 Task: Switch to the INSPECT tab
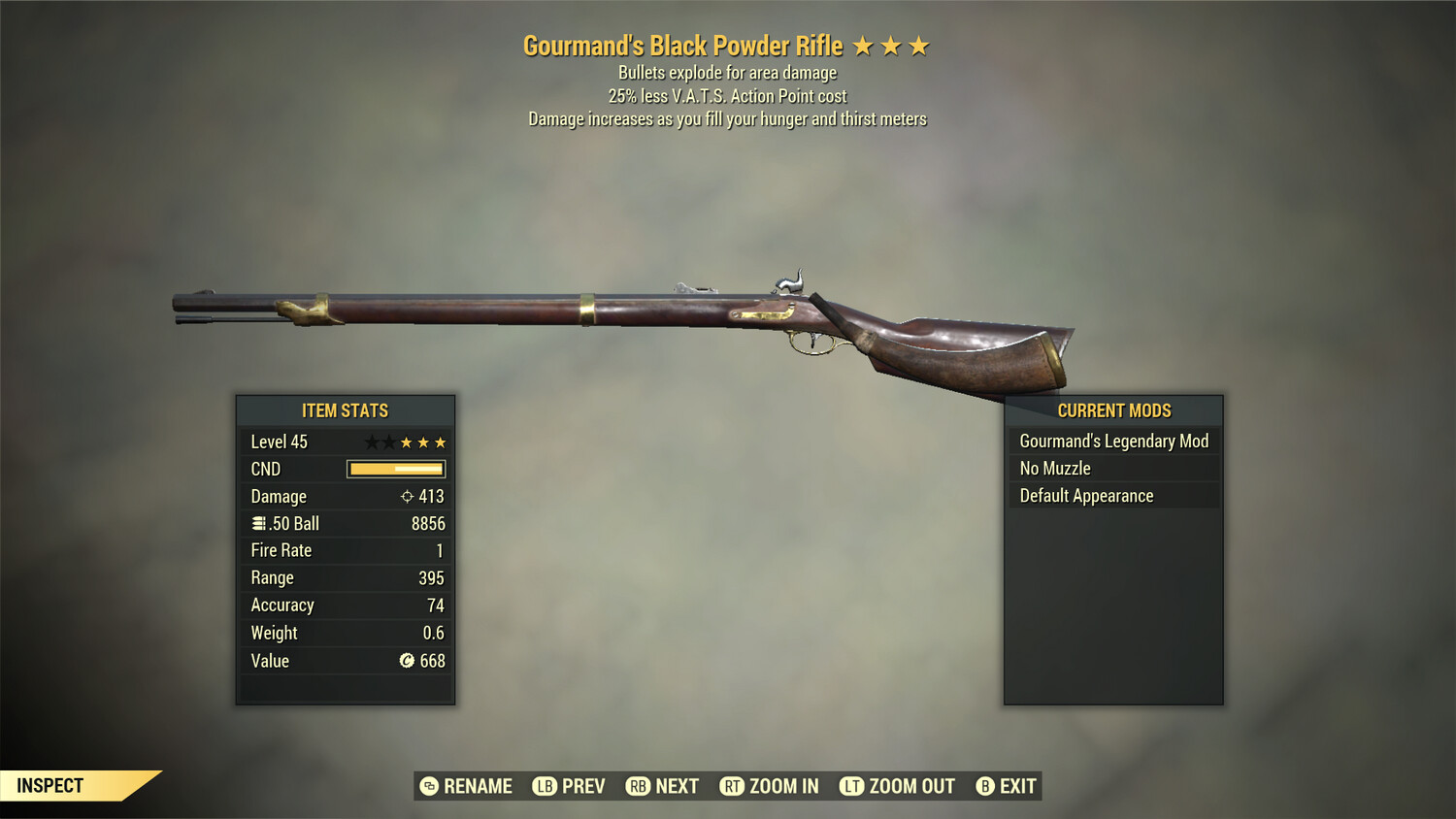[50, 785]
